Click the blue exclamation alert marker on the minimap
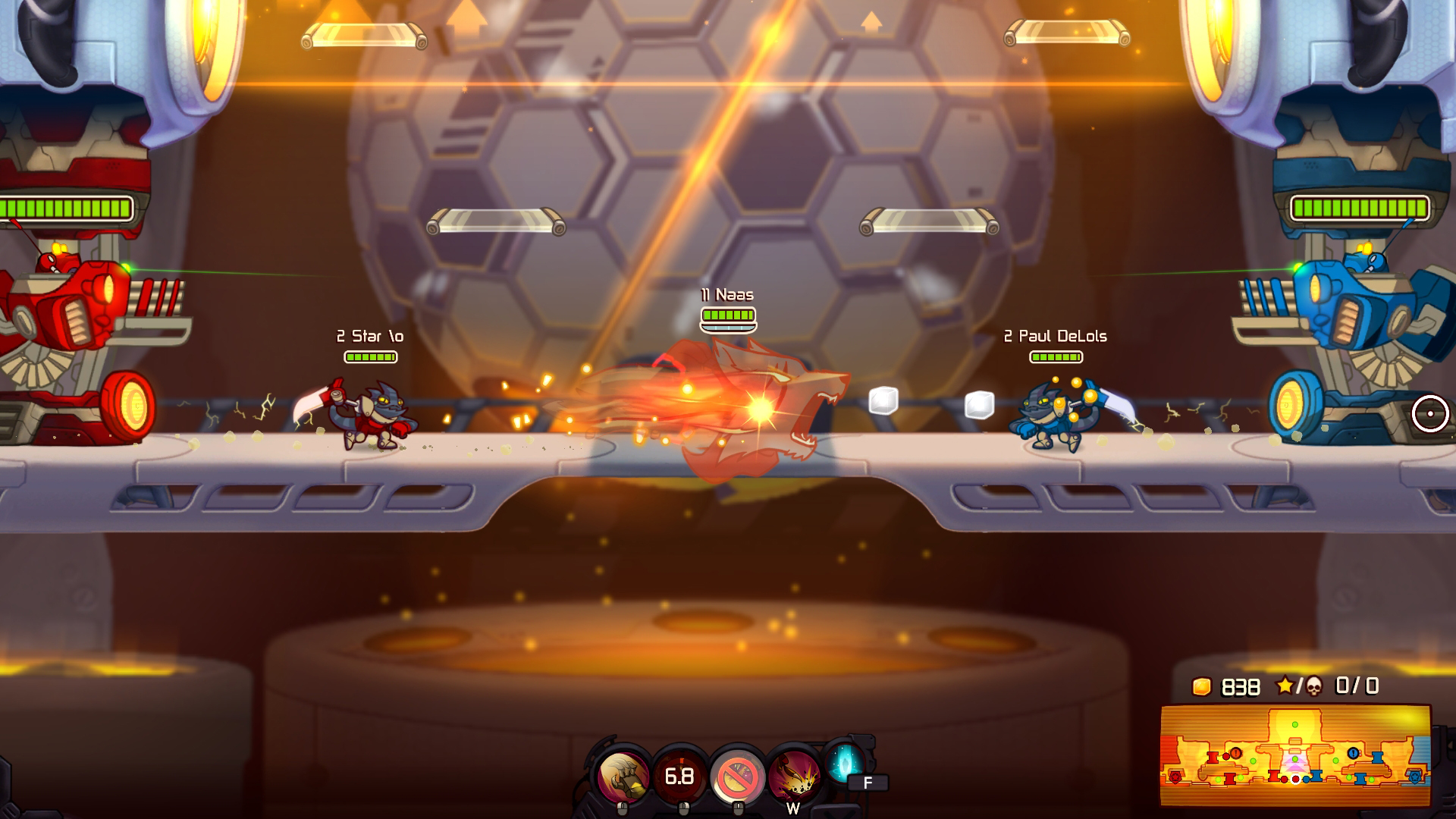Viewport: 1456px width, 819px height. point(1353,753)
